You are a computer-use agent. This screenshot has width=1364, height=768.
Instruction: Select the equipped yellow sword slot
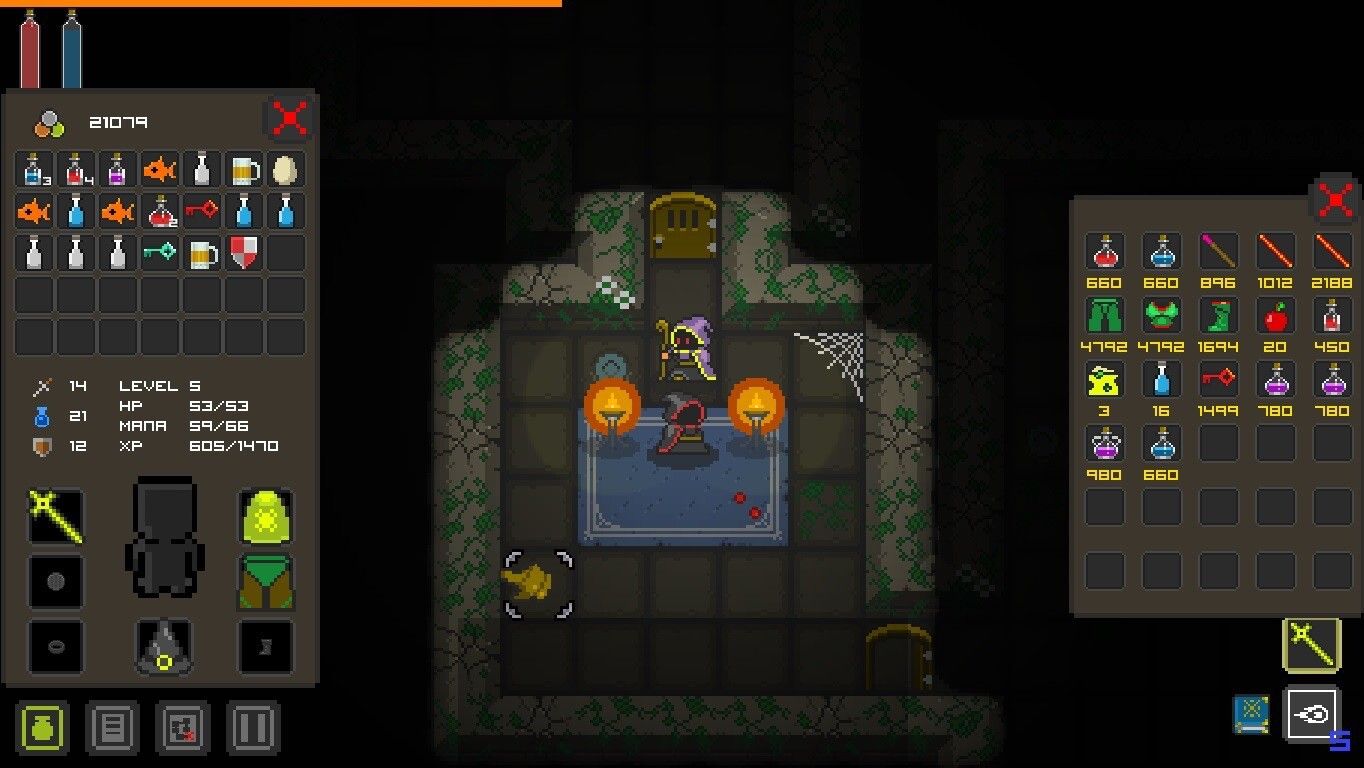[x=55, y=517]
